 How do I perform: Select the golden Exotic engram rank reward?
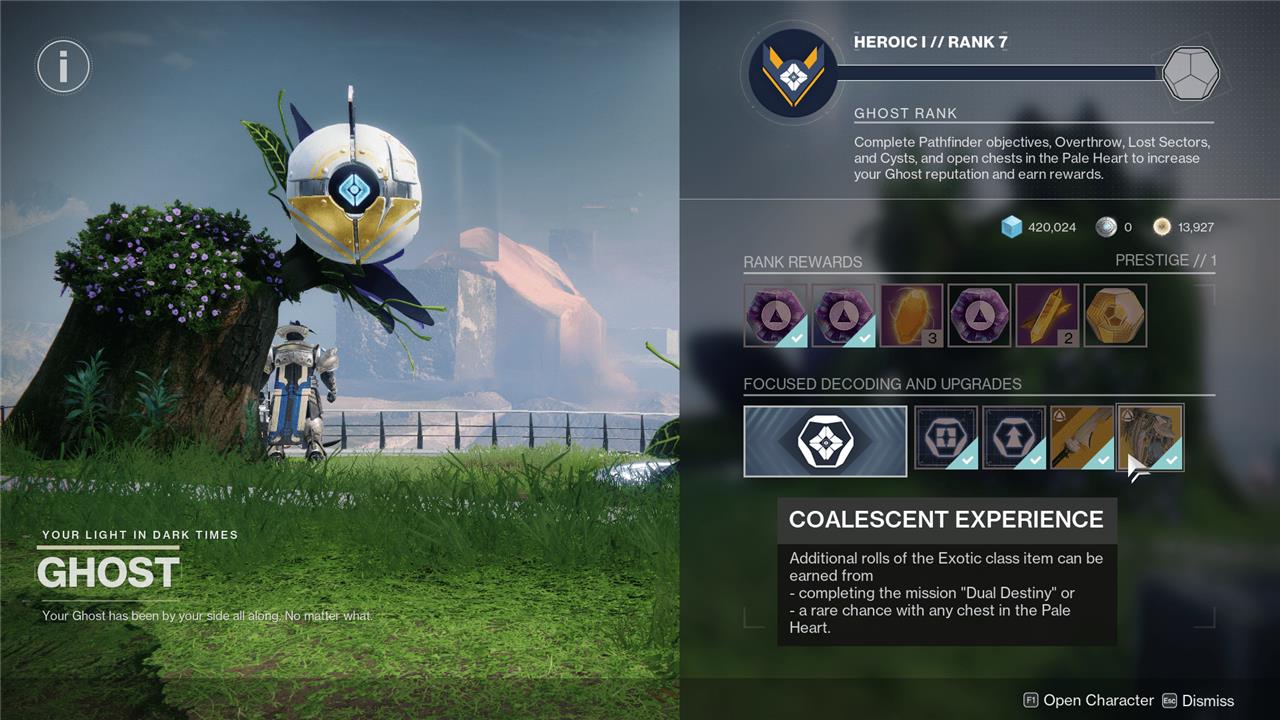[1115, 315]
